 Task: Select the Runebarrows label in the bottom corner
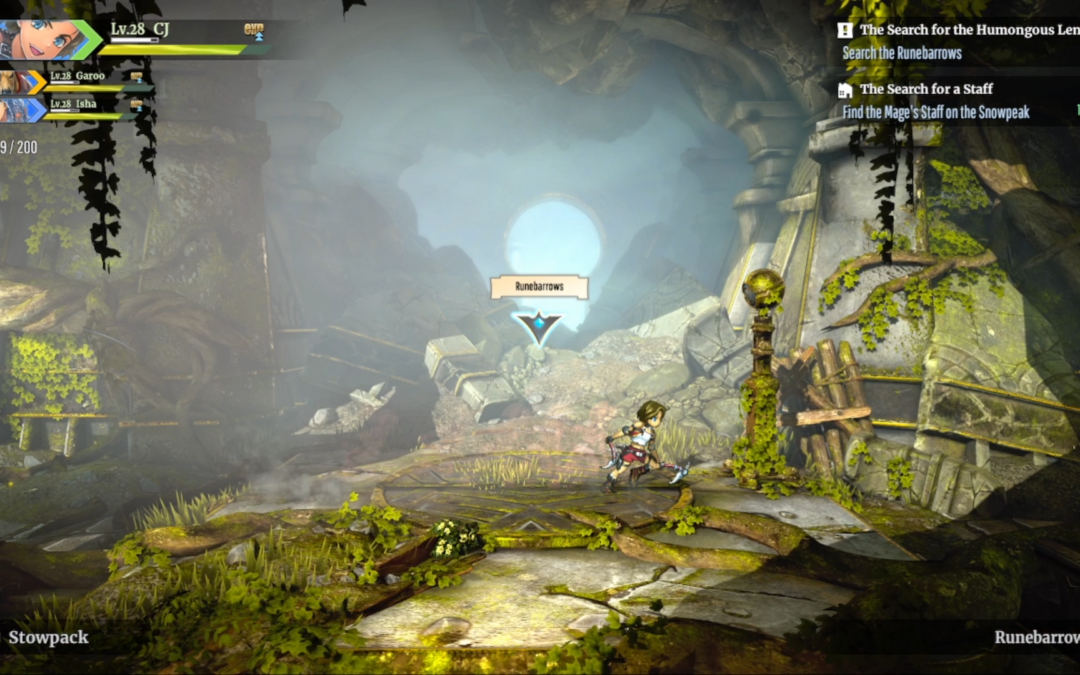click(x=1036, y=637)
